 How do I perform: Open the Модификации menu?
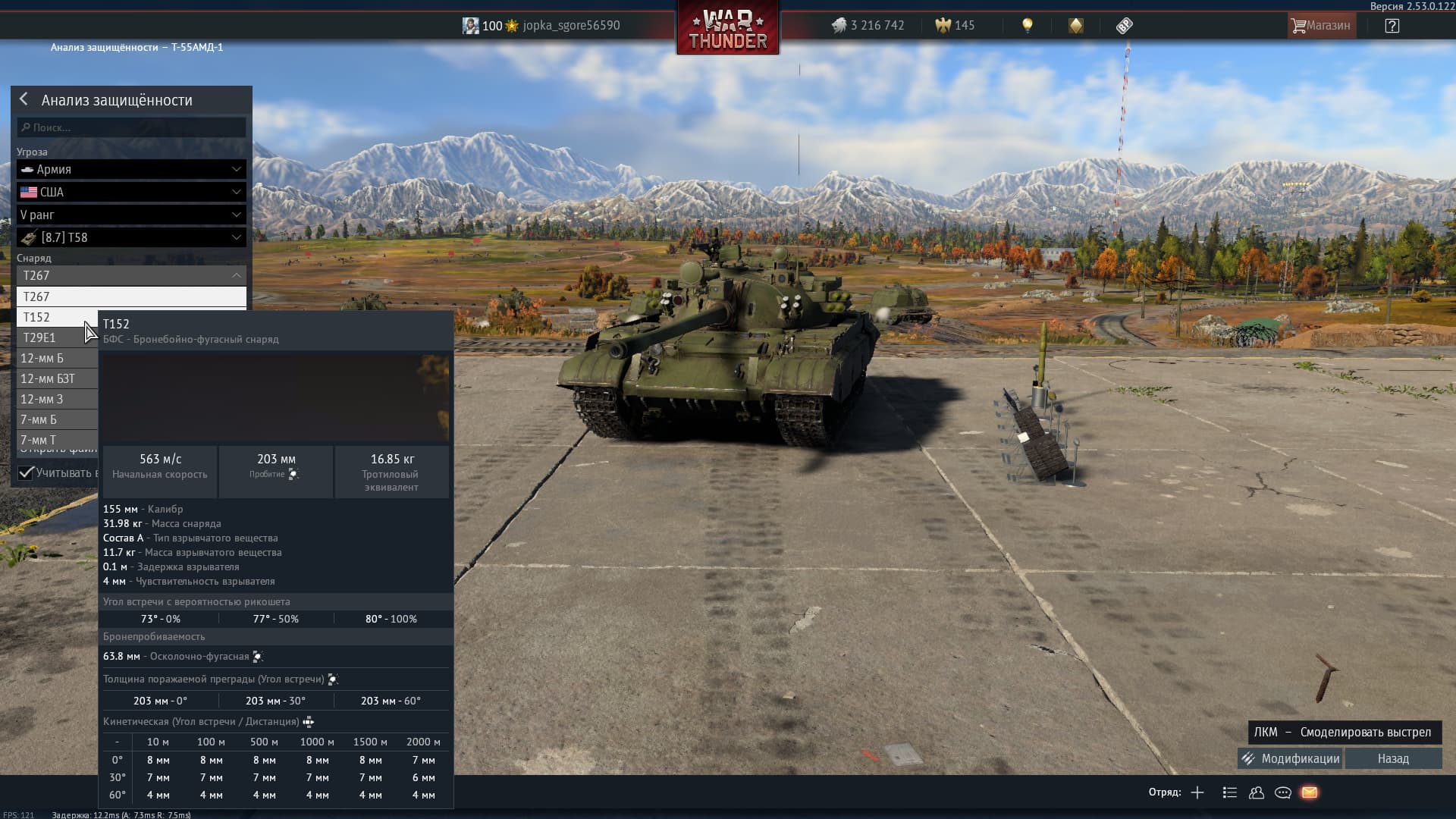click(x=1290, y=758)
